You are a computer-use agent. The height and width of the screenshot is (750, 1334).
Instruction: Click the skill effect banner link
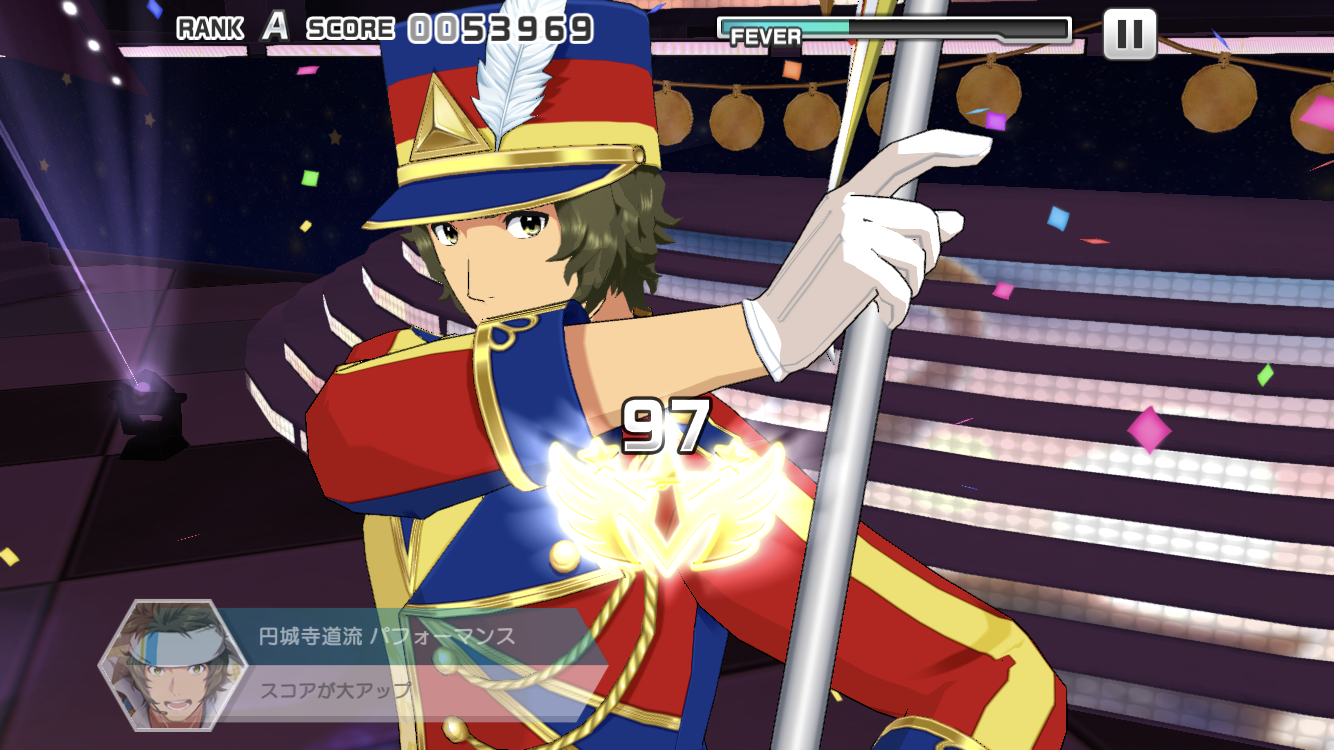coord(400,660)
